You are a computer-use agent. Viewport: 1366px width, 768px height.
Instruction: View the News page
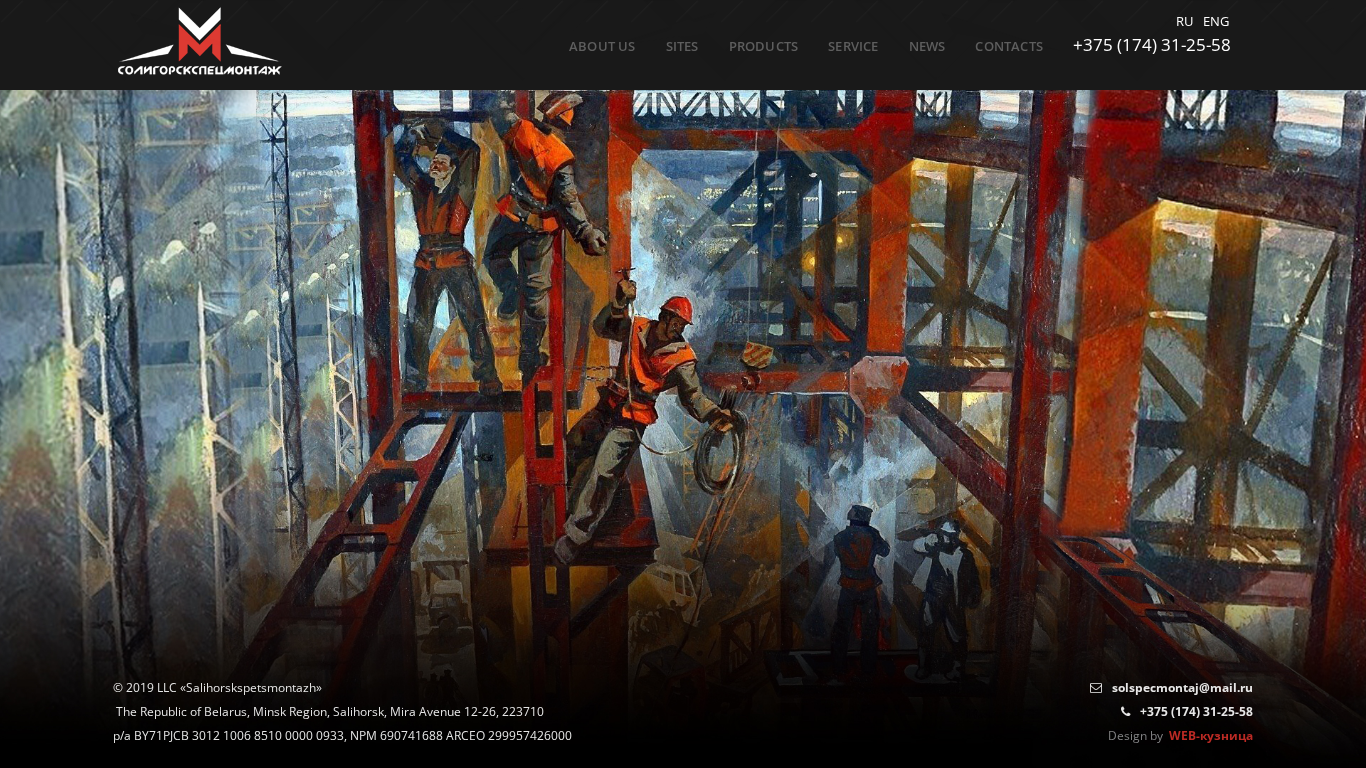click(x=927, y=46)
